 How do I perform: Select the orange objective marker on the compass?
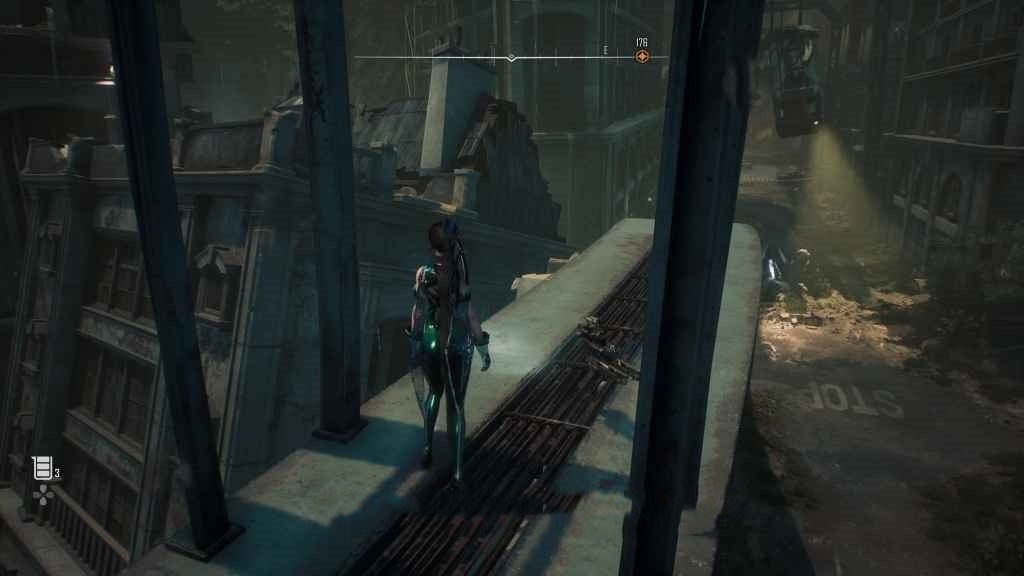[x=642, y=57]
